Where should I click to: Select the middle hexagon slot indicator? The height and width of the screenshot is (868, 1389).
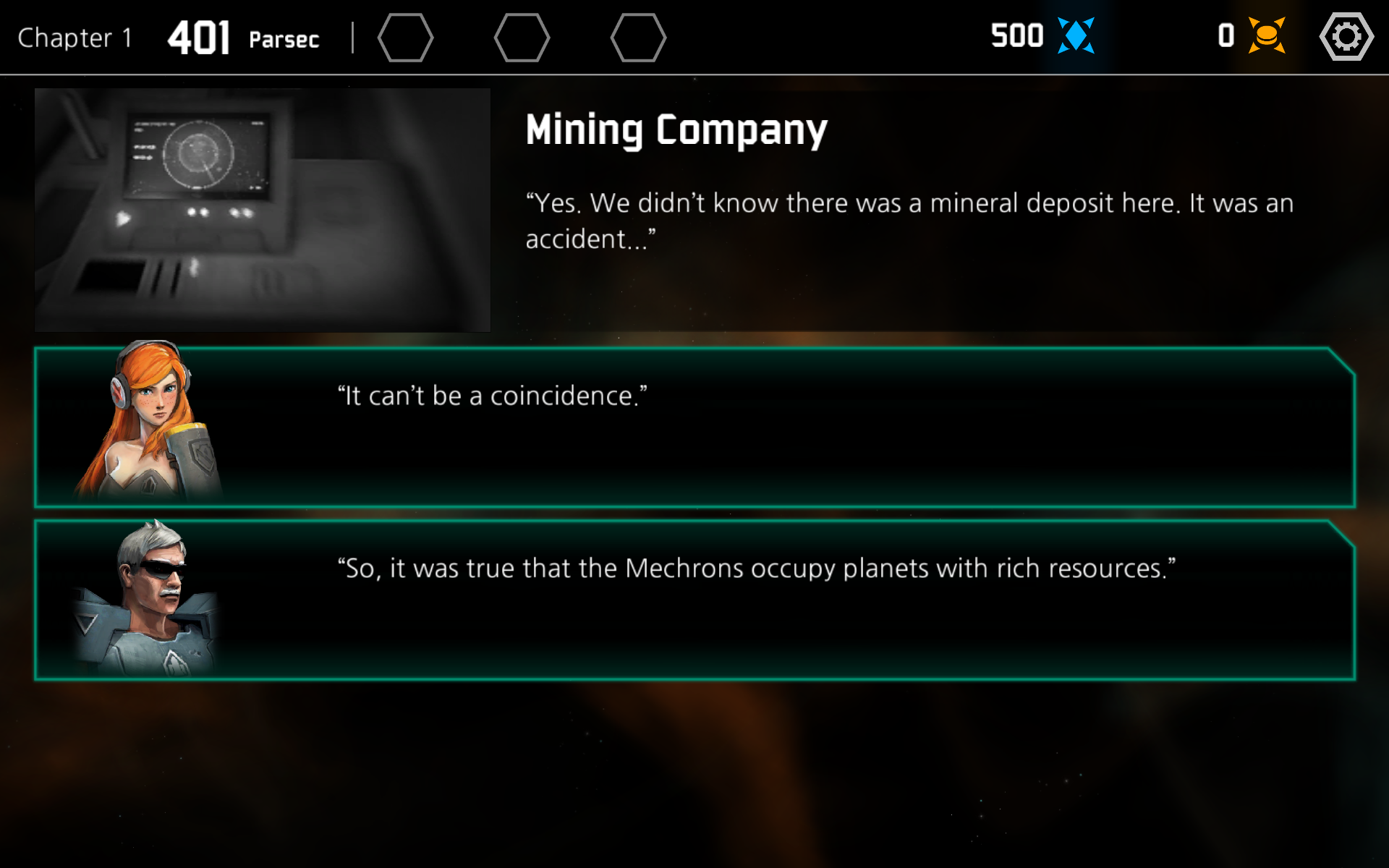point(523,37)
